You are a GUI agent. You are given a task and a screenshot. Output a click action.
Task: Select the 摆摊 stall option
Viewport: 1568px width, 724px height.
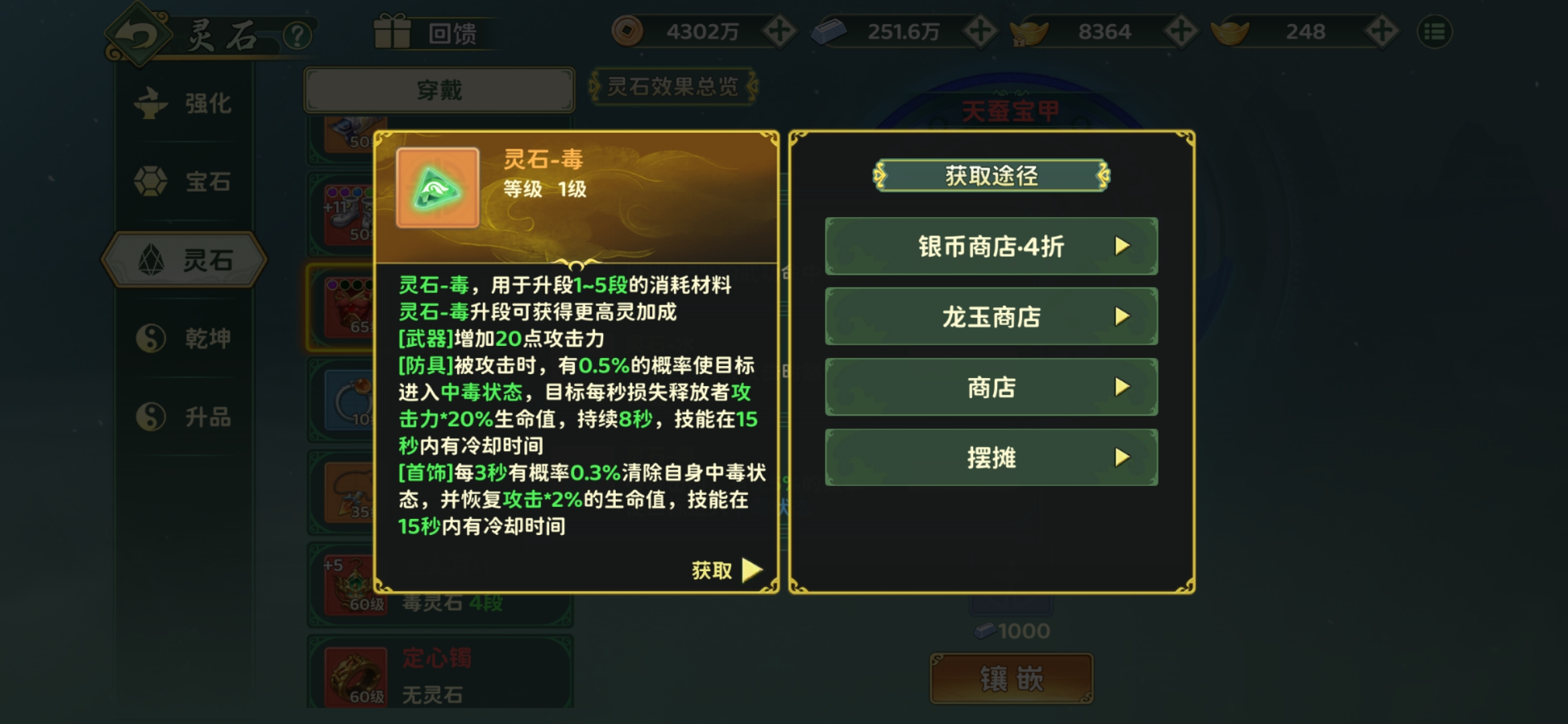click(x=991, y=458)
